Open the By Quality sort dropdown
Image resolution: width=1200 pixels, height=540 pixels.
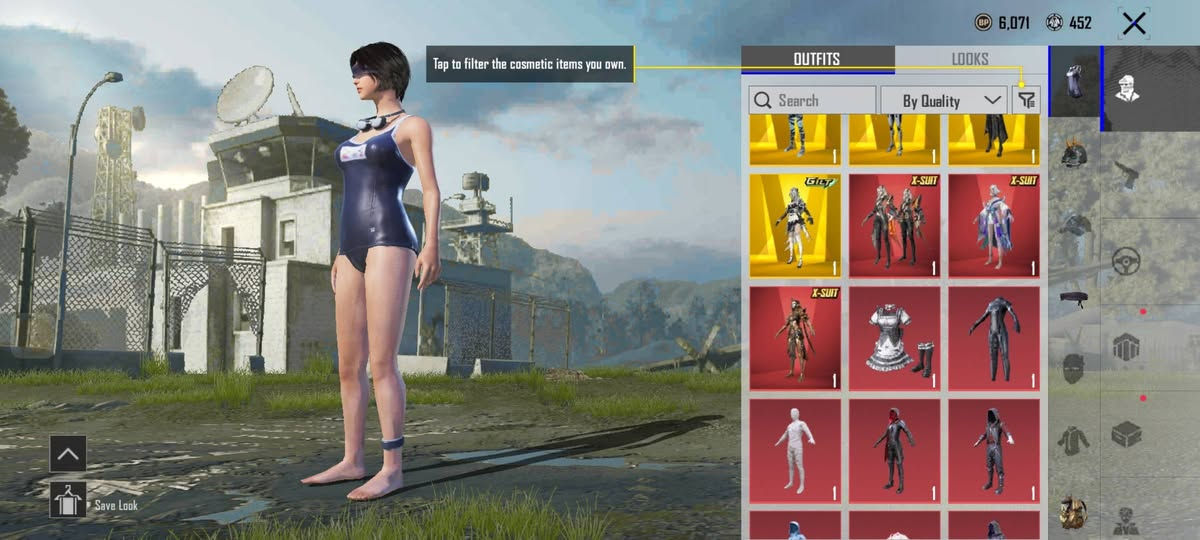(943, 100)
